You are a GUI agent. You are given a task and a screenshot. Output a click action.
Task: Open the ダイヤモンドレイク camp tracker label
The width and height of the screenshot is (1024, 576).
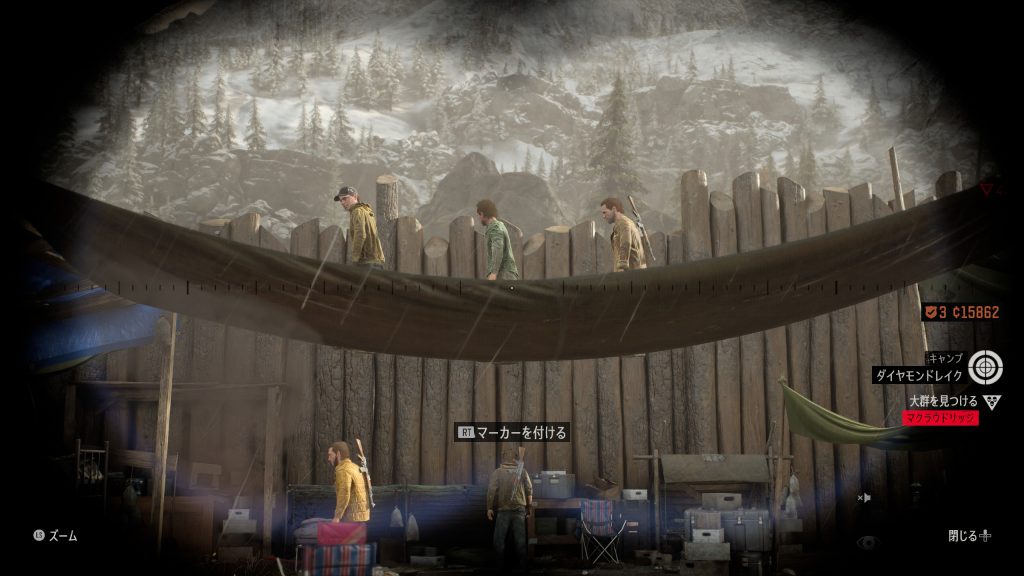(918, 376)
